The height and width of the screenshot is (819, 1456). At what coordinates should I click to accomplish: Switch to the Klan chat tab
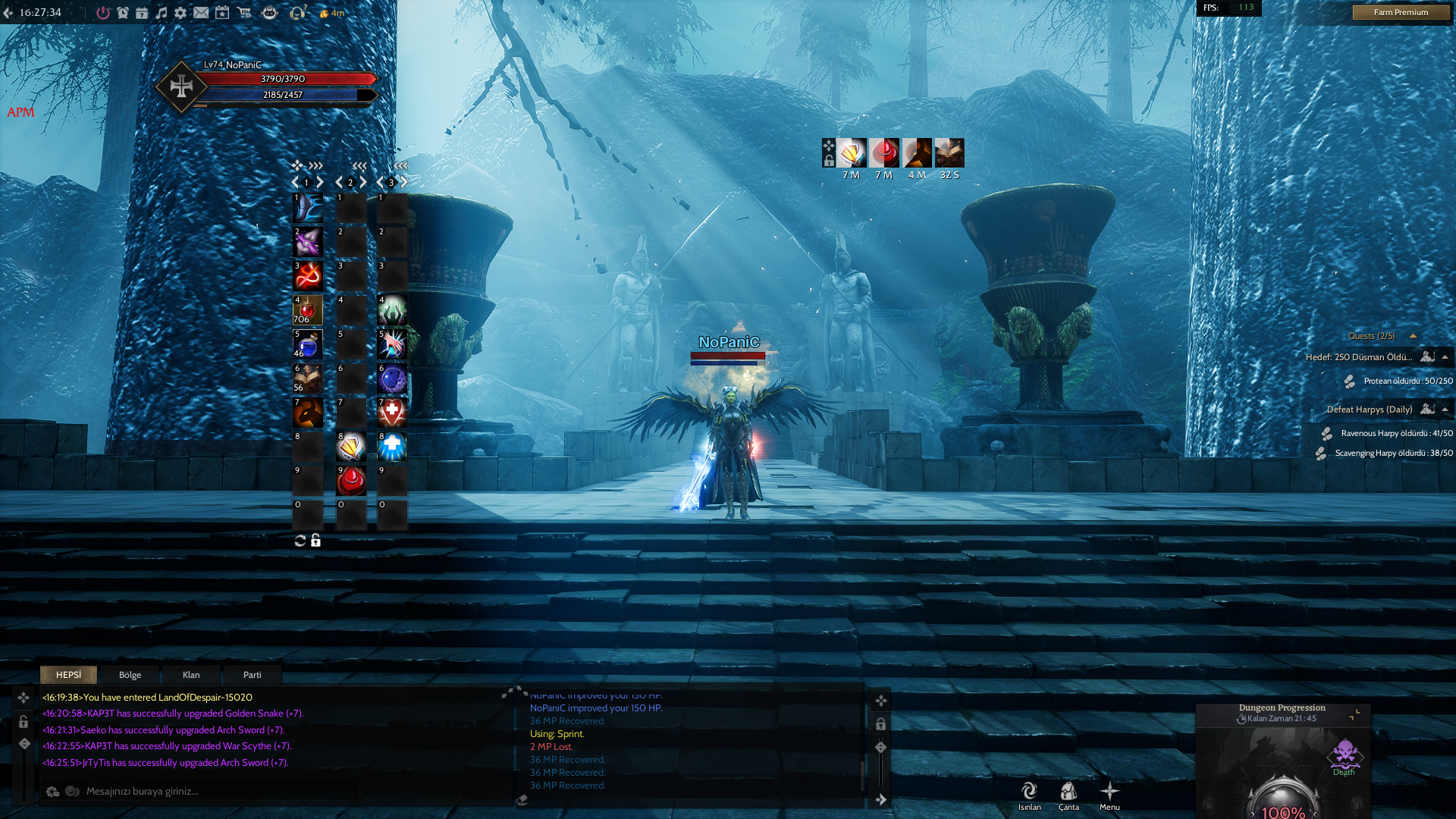coord(191,675)
